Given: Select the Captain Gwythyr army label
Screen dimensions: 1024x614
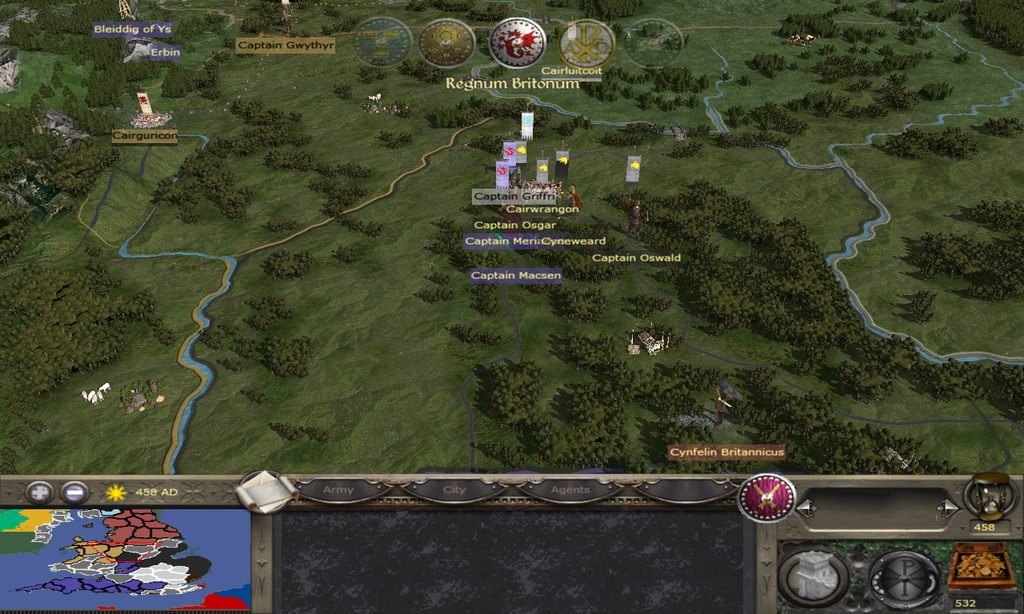Looking at the screenshot, I should coord(285,45).
